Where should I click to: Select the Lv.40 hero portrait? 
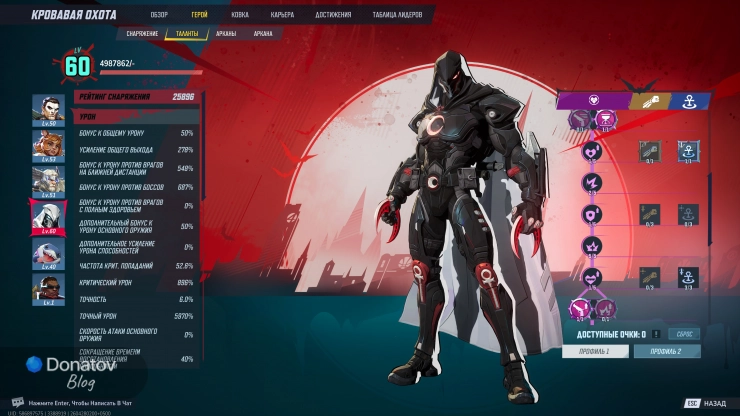point(48,254)
